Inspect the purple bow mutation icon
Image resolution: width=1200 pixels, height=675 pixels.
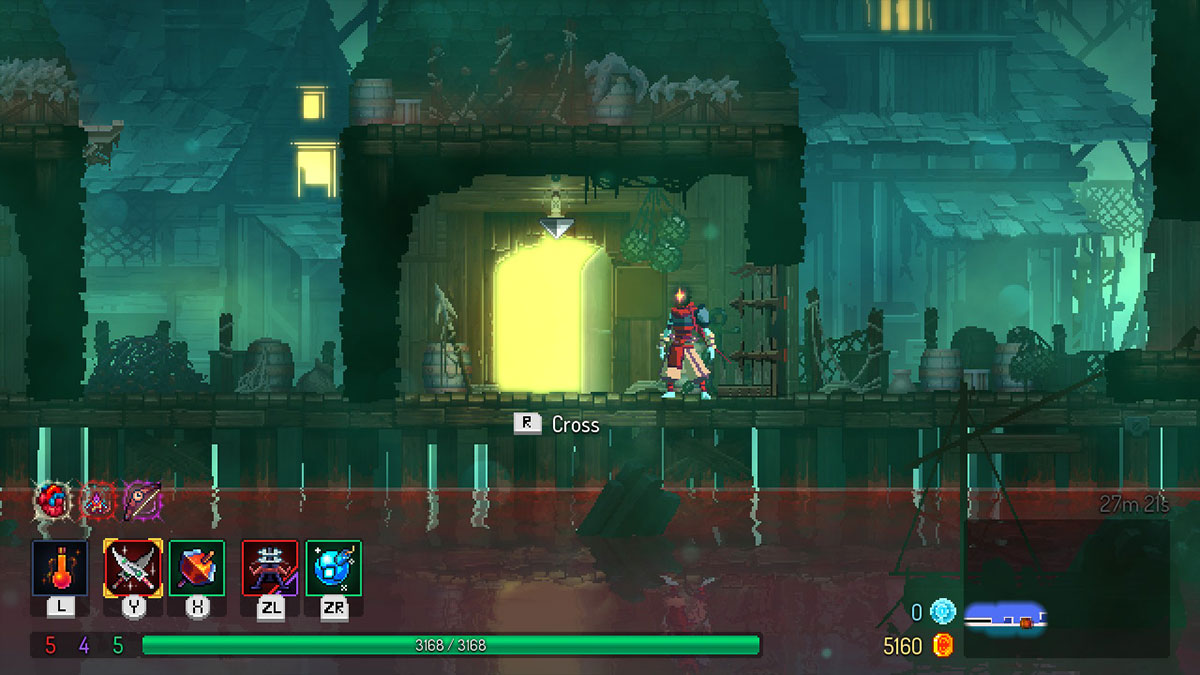tap(142, 499)
